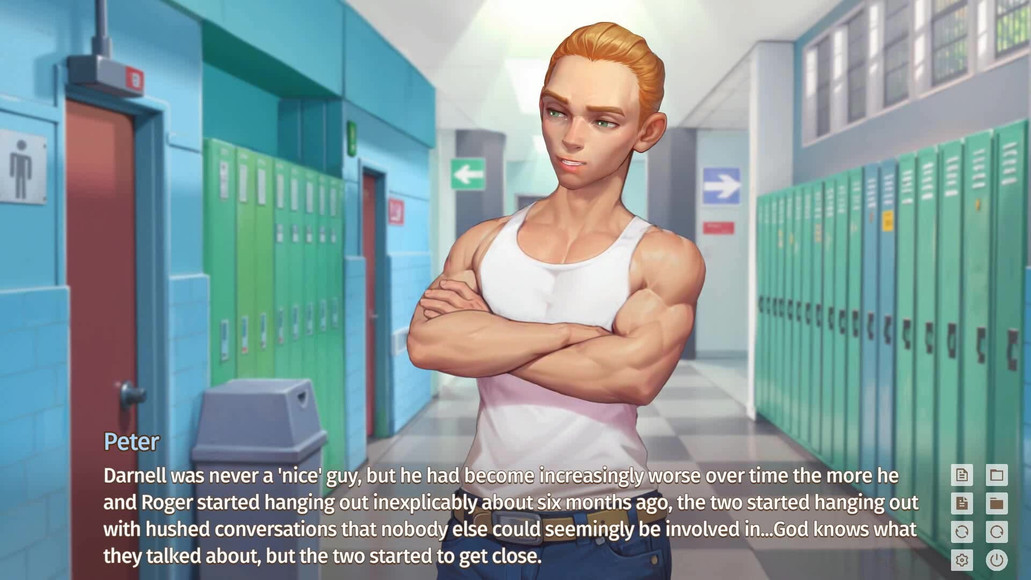Select the filled document quick-save icon
Image resolution: width=1031 pixels, height=580 pixels.
pyautogui.click(x=962, y=503)
